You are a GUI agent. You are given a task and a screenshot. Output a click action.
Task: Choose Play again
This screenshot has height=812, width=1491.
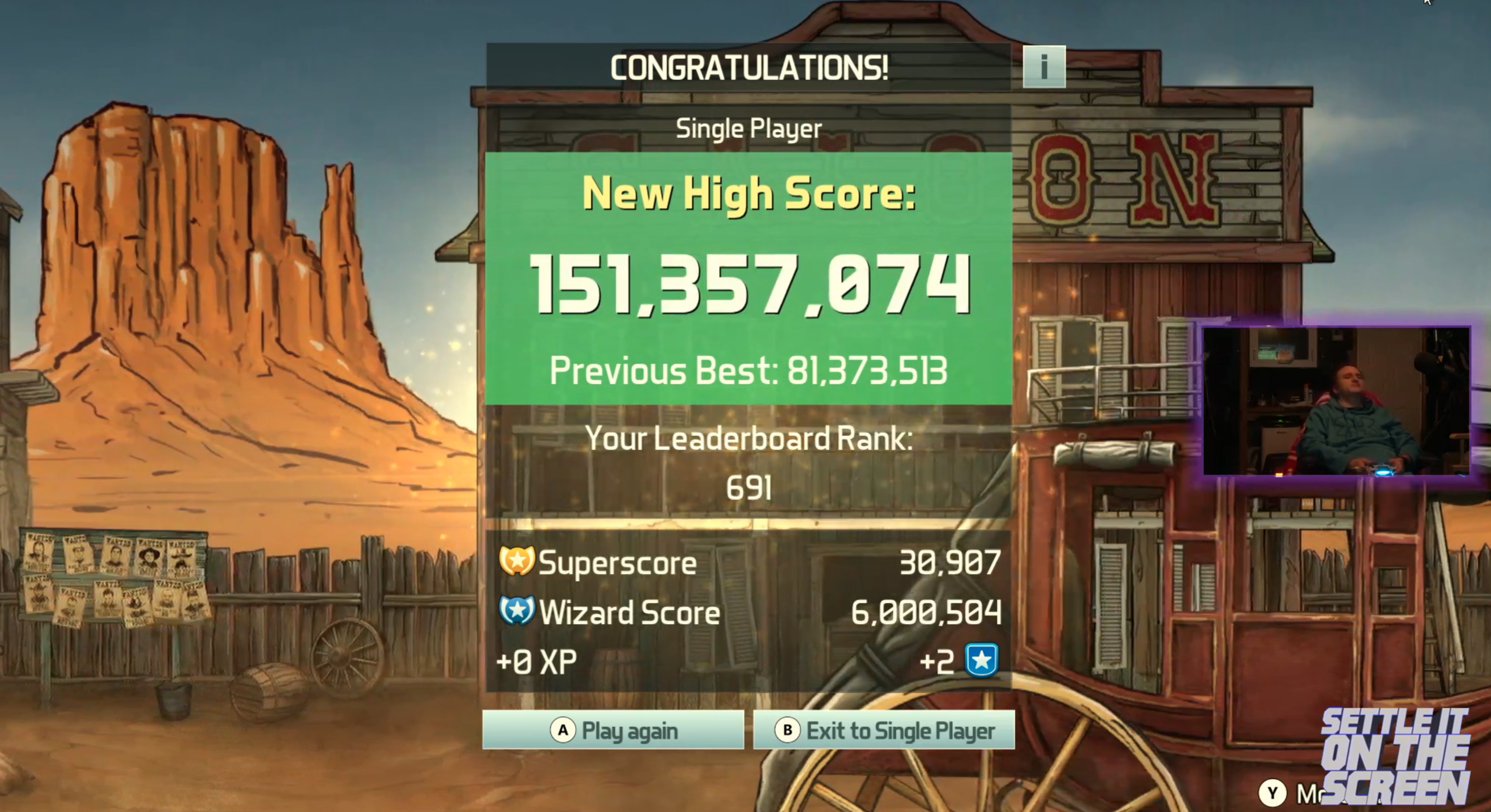click(x=613, y=731)
